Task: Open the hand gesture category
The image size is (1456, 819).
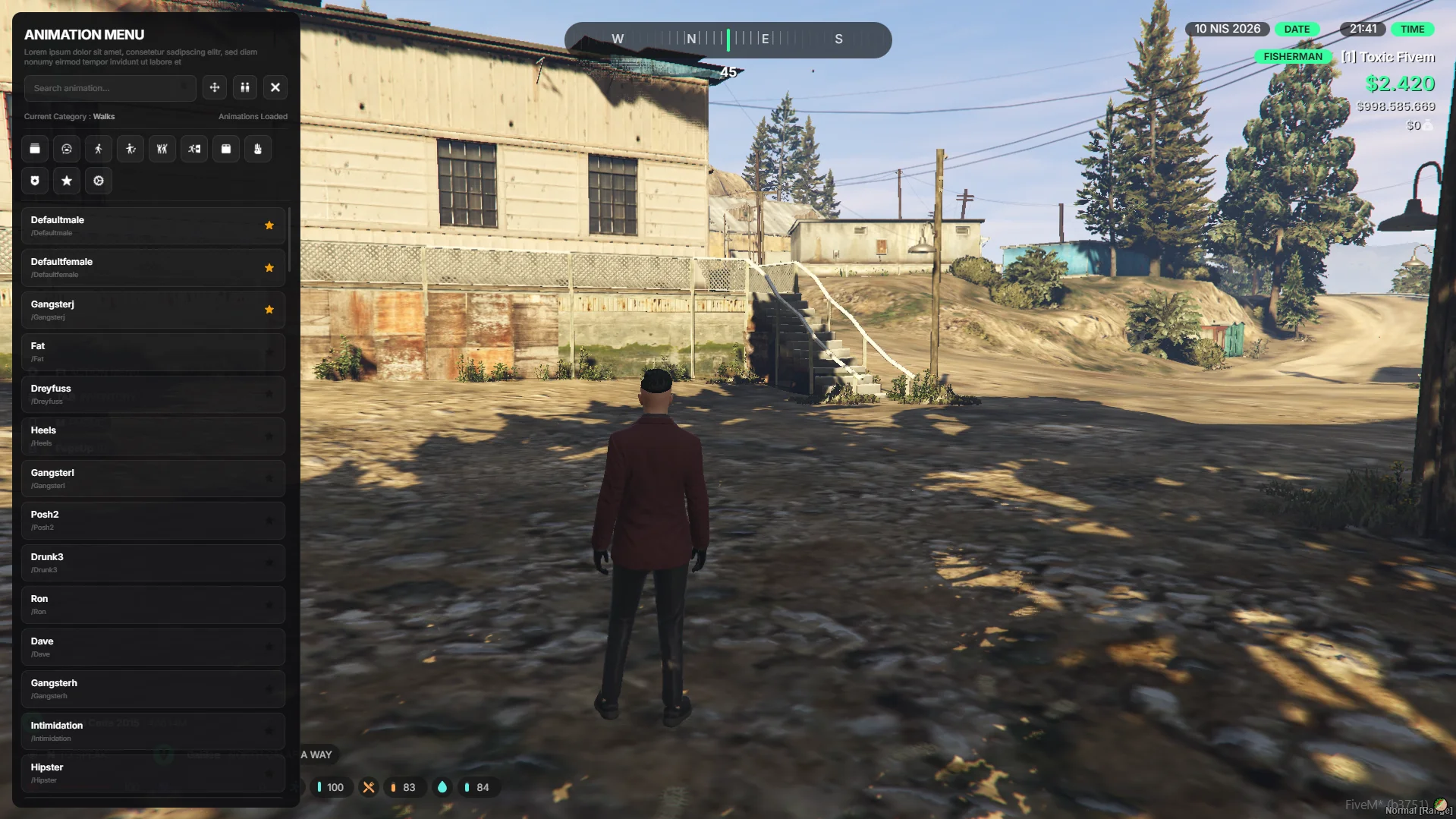Action: click(x=258, y=150)
